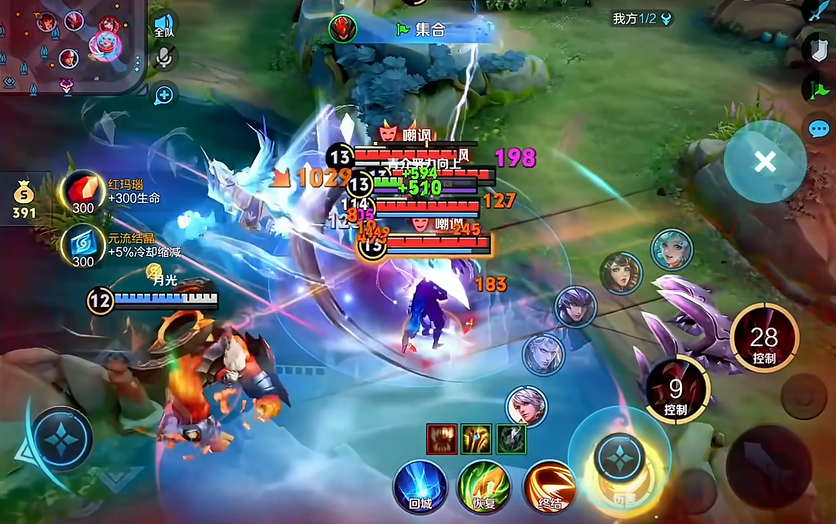Viewport: 836px width, 524px height.
Task: Unmute the microphone icon
Action: (163, 59)
